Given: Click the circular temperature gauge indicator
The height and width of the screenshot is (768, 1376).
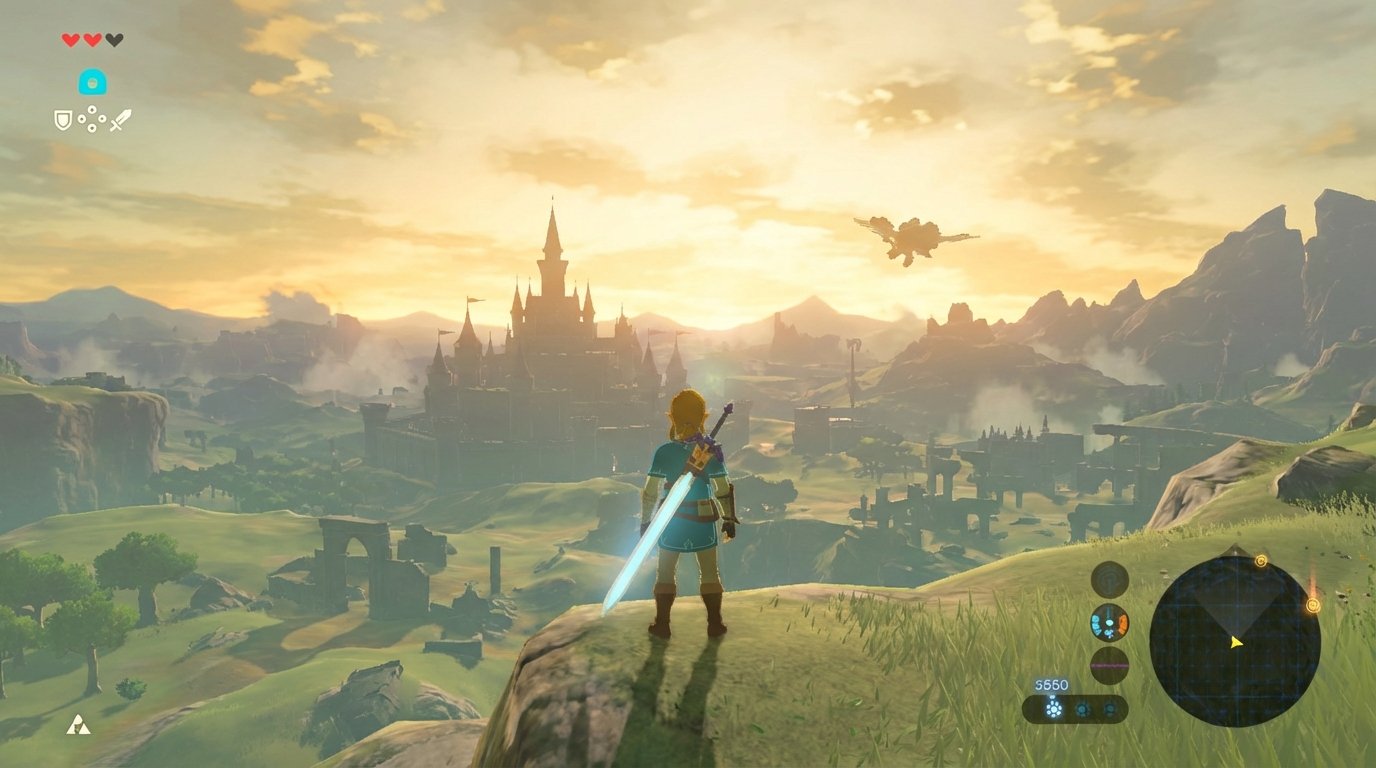Looking at the screenshot, I should [1108, 623].
